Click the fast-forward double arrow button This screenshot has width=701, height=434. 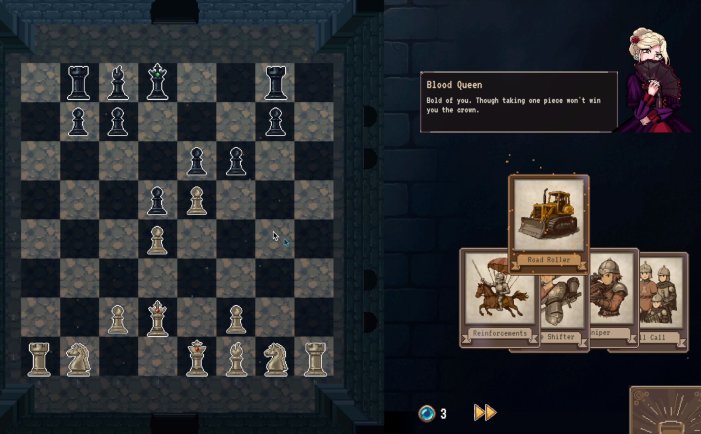tap(485, 413)
